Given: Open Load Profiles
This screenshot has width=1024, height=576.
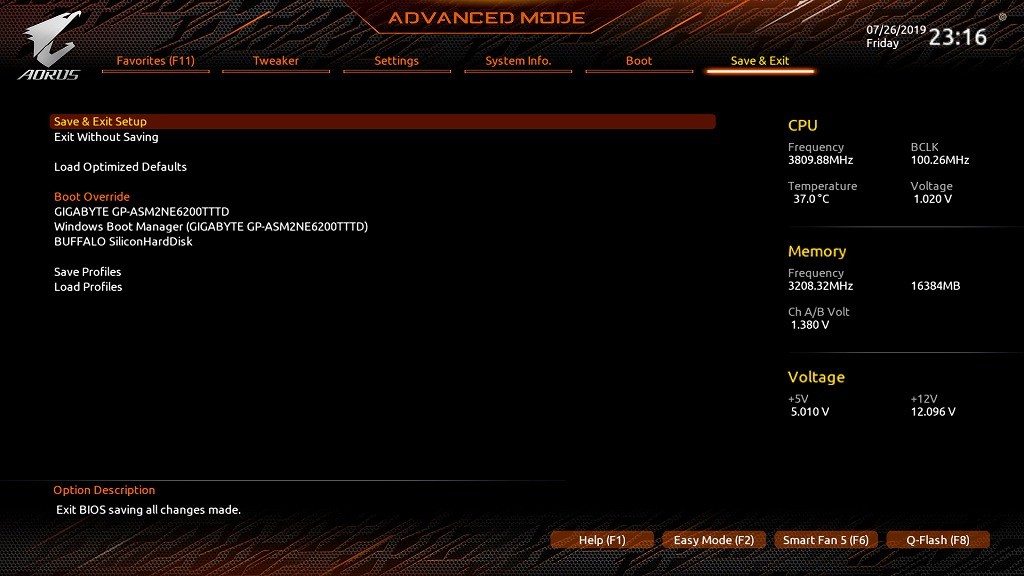Looking at the screenshot, I should pyautogui.click(x=88, y=287).
